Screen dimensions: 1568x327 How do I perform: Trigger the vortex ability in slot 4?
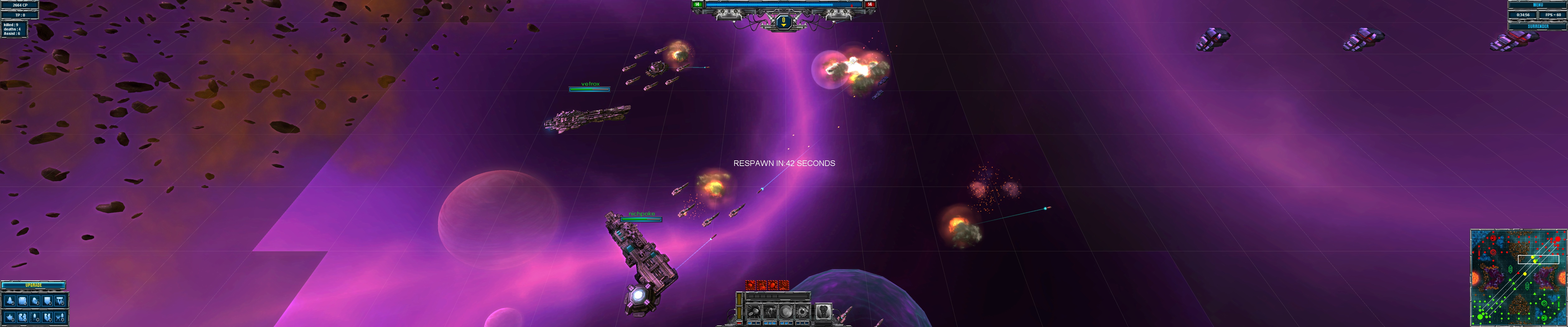click(x=802, y=312)
